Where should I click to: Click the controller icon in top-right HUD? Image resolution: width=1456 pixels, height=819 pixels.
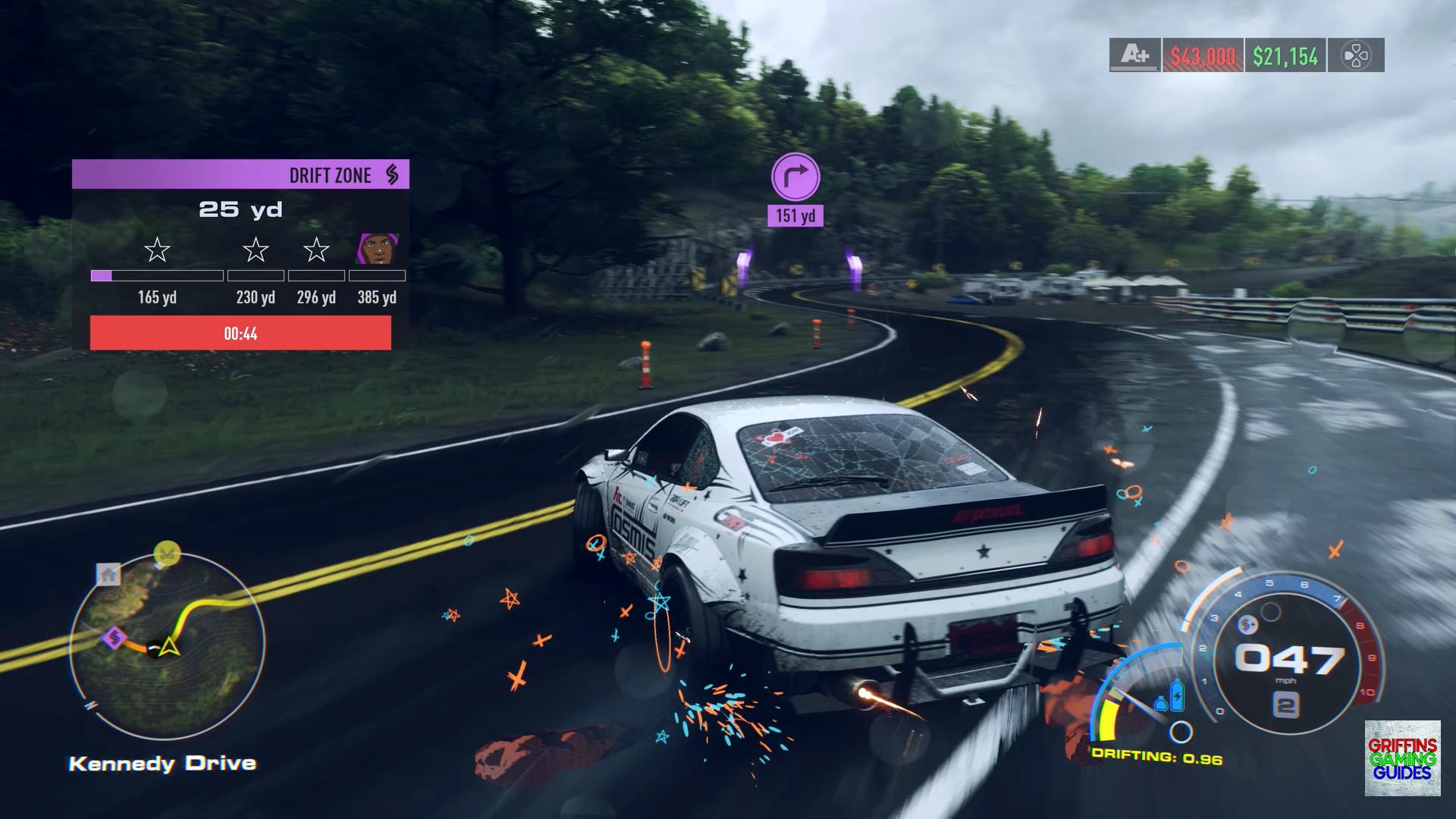[1356, 55]
